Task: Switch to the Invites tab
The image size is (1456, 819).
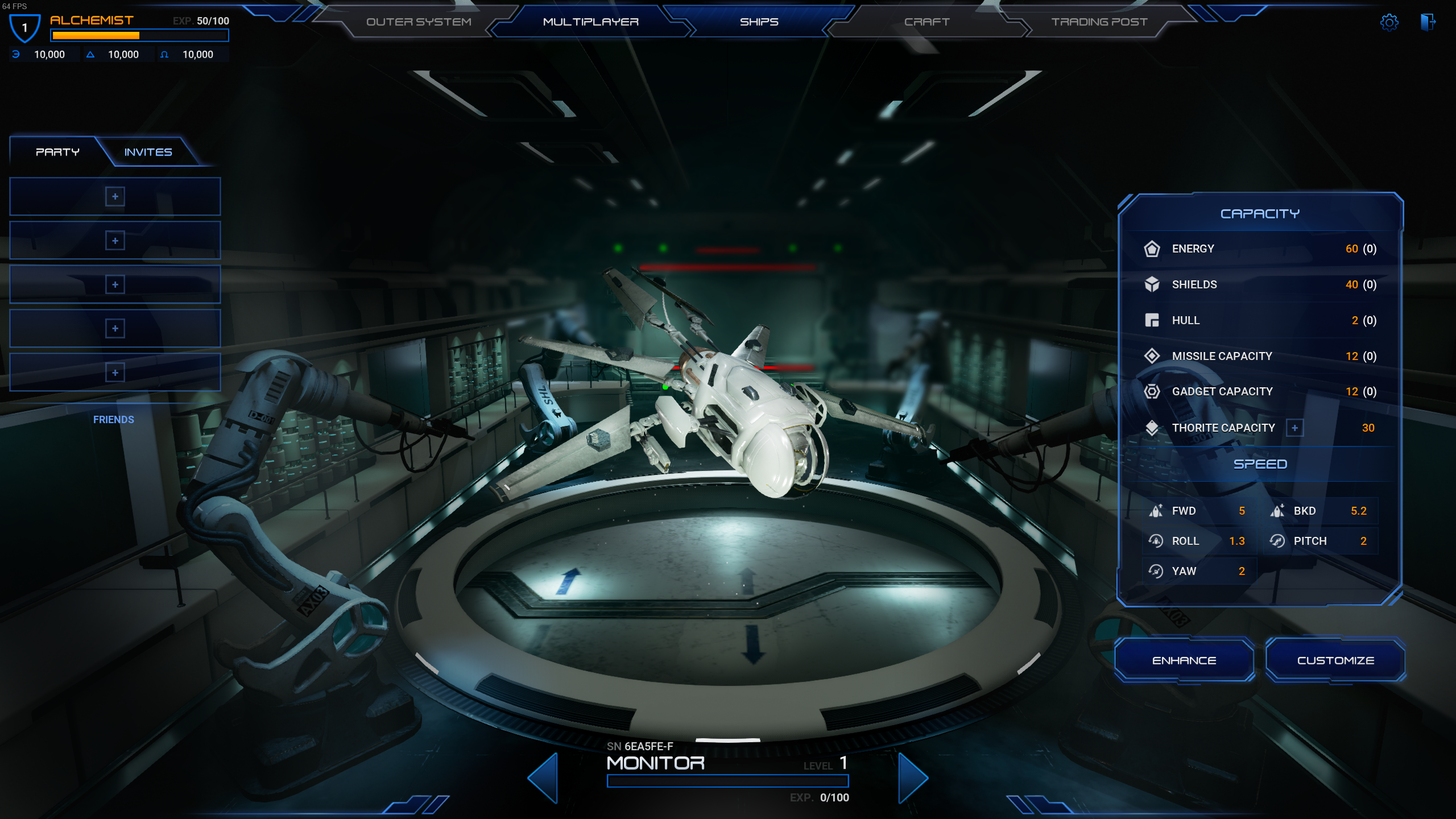Action: (x=148, y=152)
